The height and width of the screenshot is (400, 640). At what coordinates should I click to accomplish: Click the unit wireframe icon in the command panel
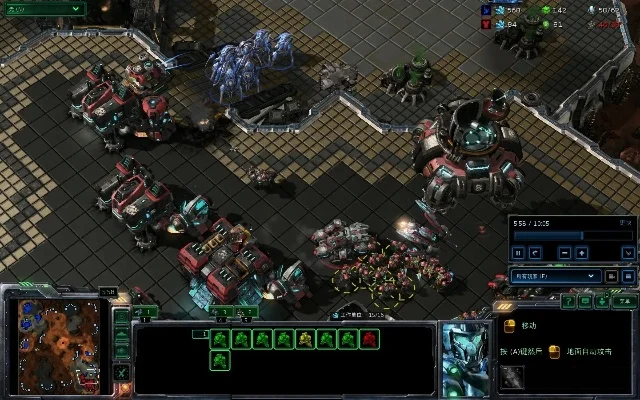pyautogui.click(x=512, y=376)
